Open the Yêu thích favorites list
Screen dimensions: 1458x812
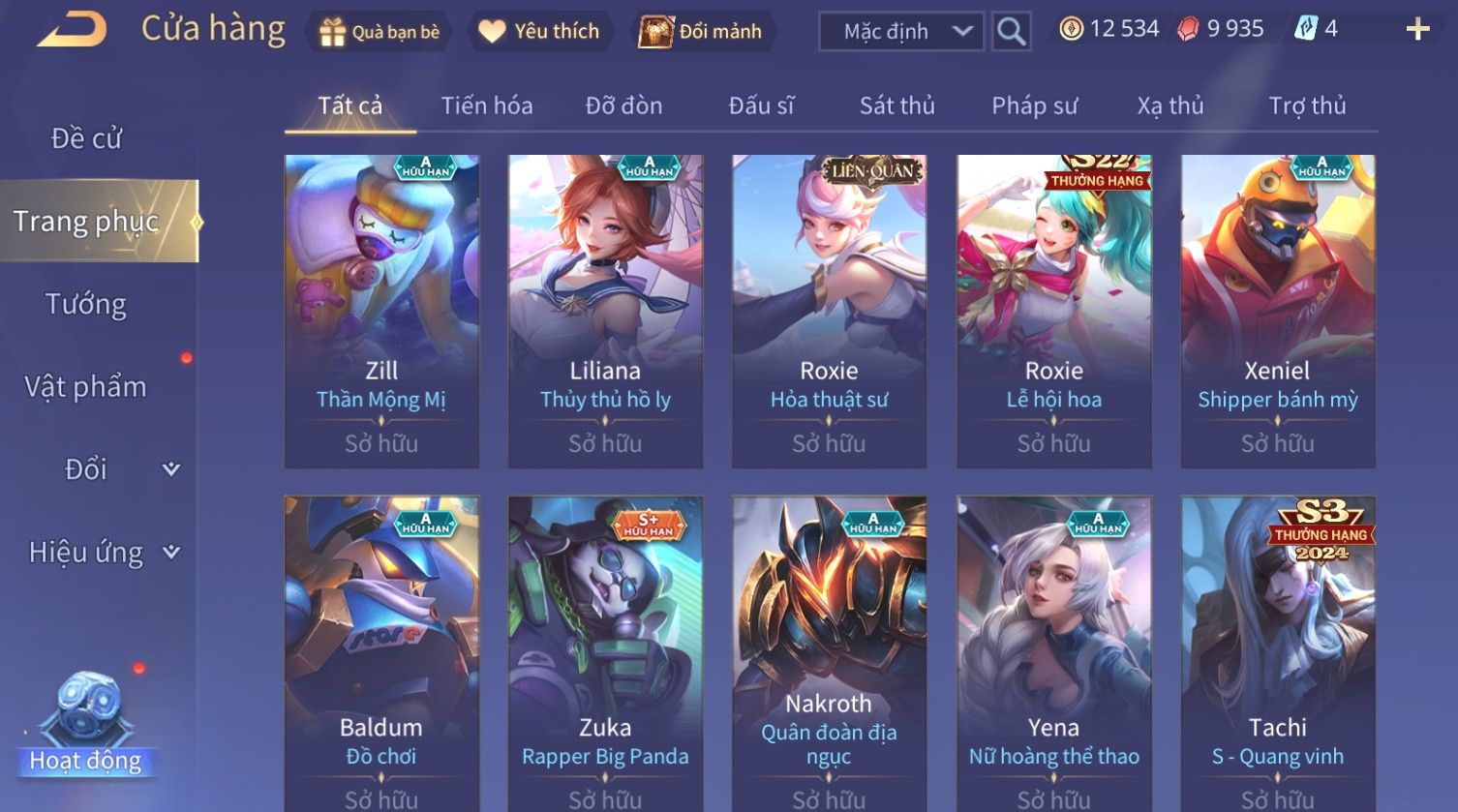point(539,32)
